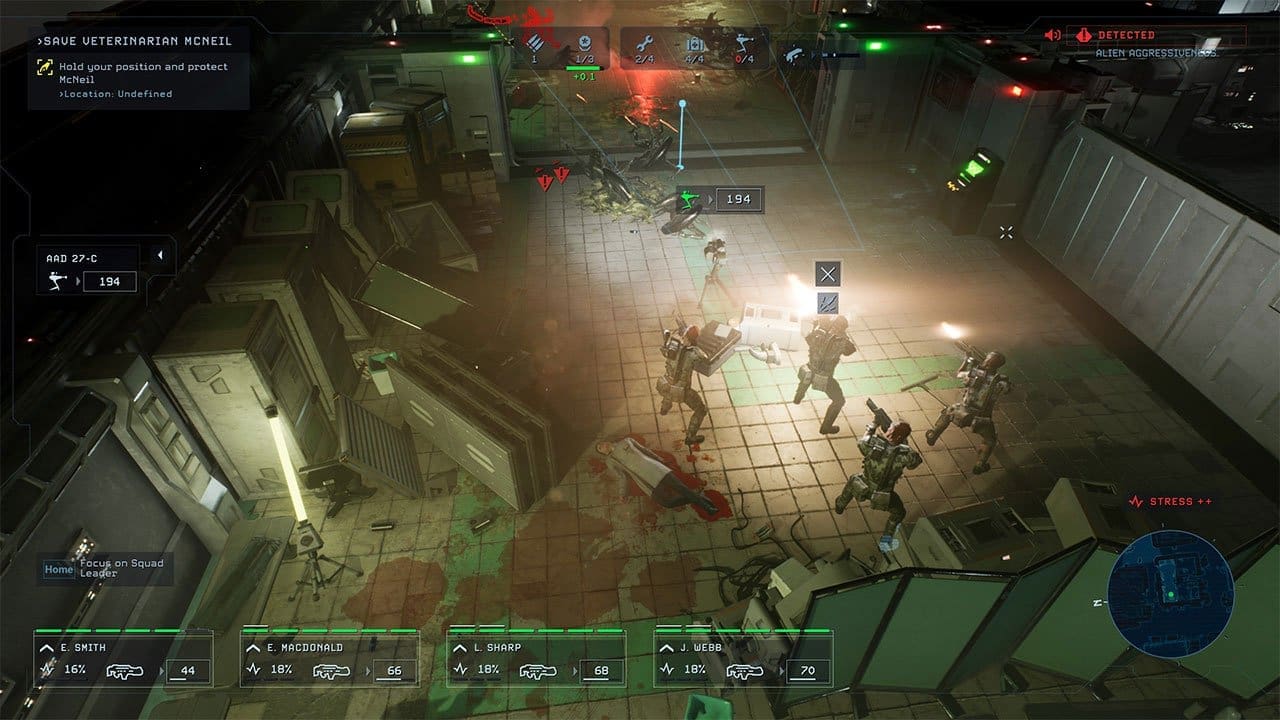The width and height of the screenshot is (1280, 720).
Task: Select marine L. Sharp's squad panel
Action: tap(536, 659)
